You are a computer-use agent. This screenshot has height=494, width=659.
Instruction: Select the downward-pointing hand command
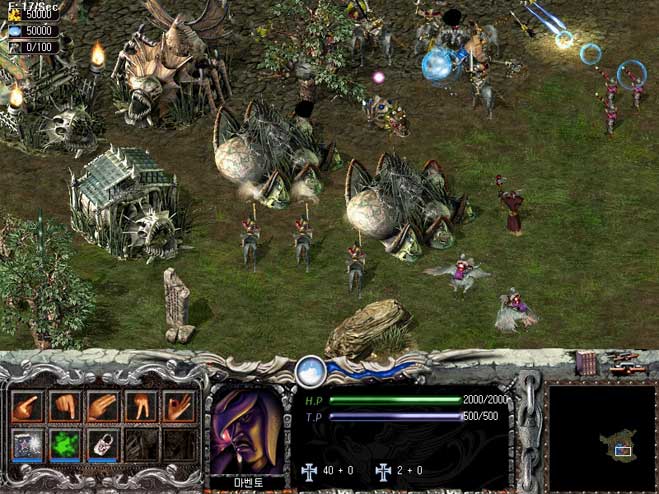(x=65, y=406)
